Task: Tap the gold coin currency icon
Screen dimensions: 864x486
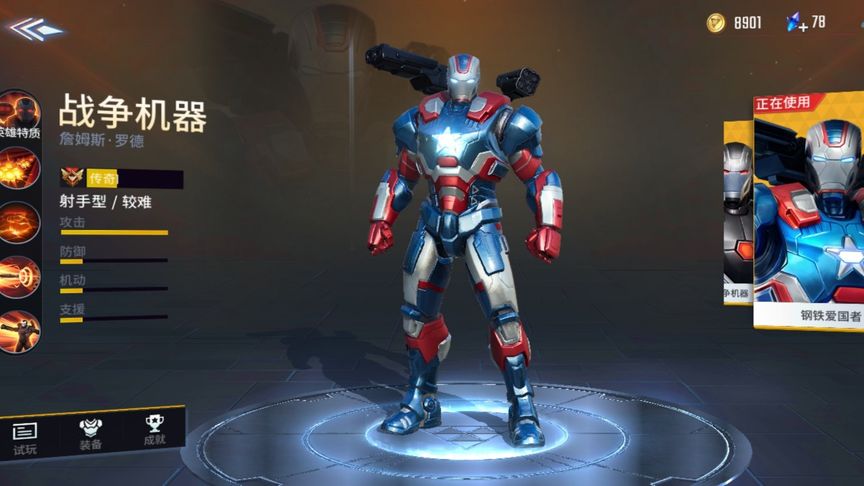Action: [x=715, y=22]
